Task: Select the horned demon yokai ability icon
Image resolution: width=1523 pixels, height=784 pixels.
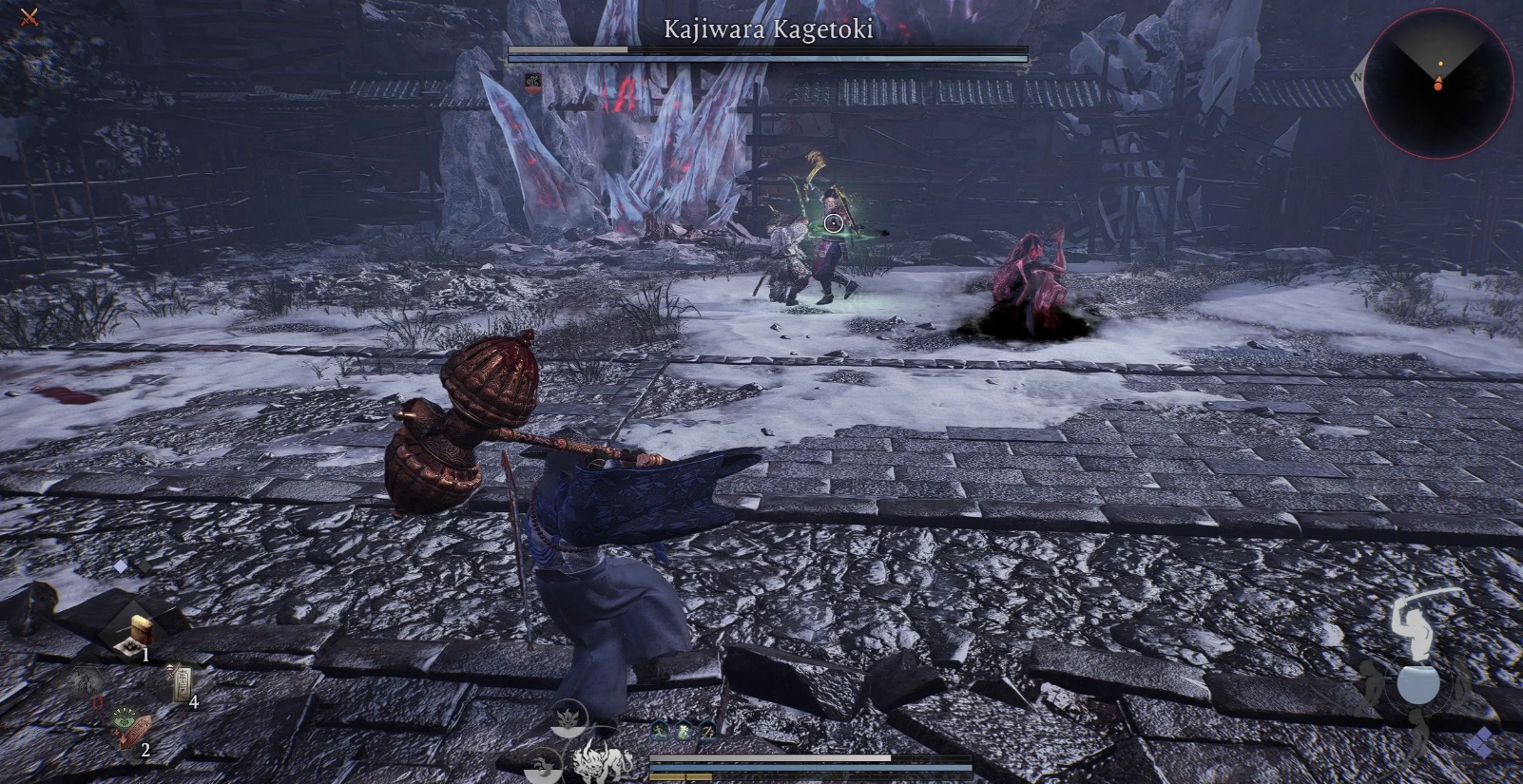Action: pos(569,717)
